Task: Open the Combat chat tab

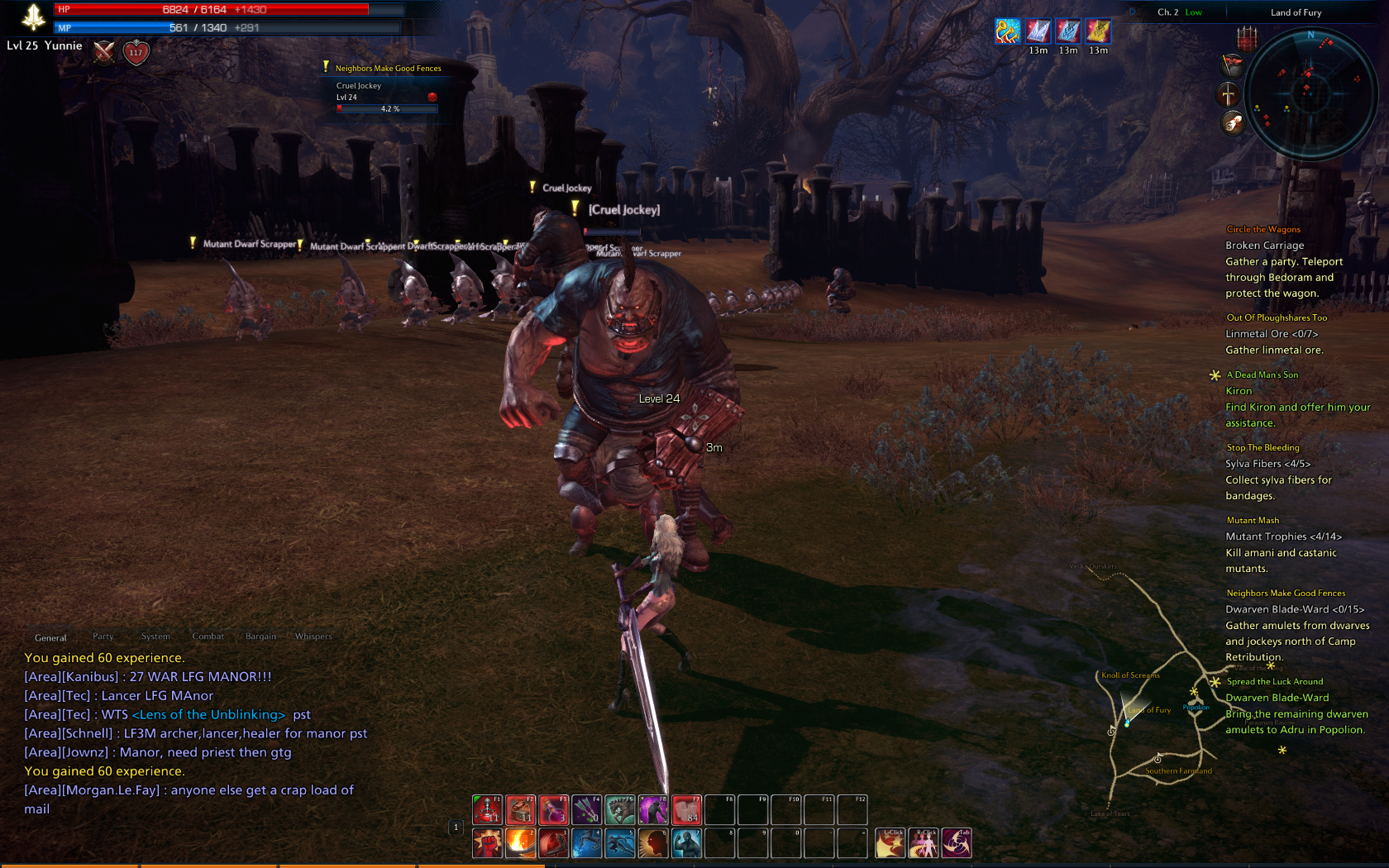Action: point(208,637)
